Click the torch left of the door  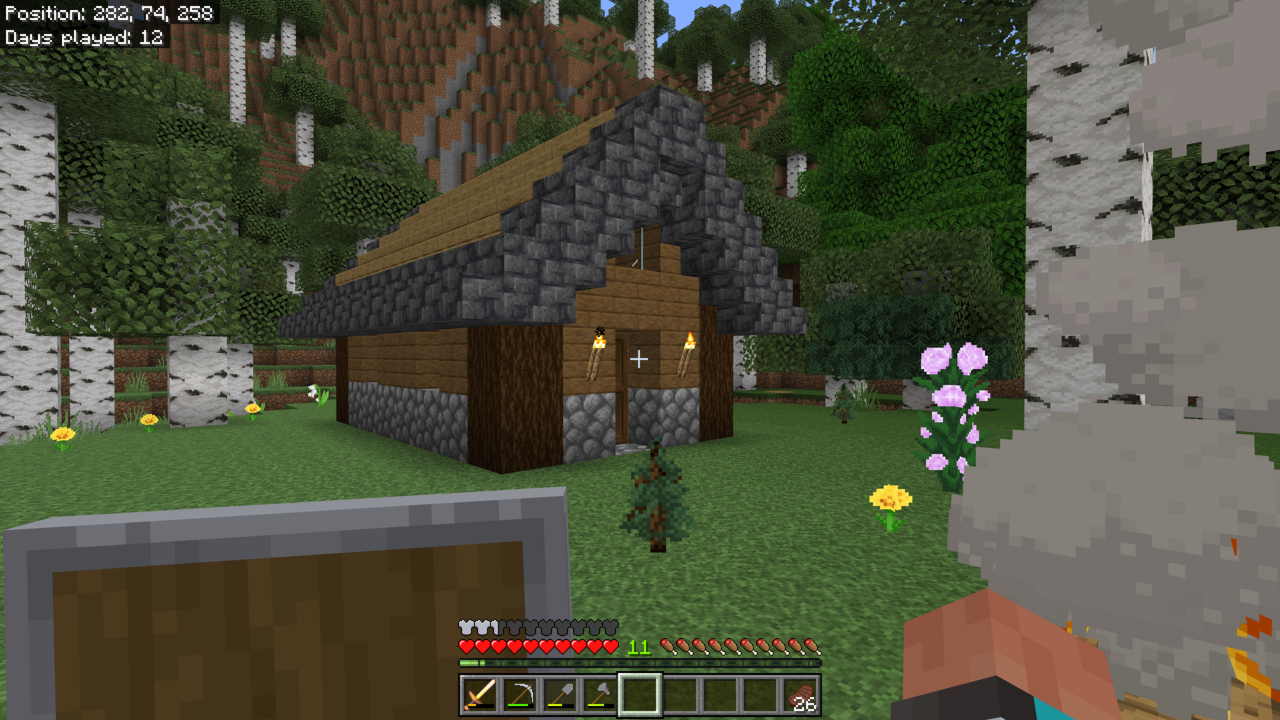(x=596, y=356)
